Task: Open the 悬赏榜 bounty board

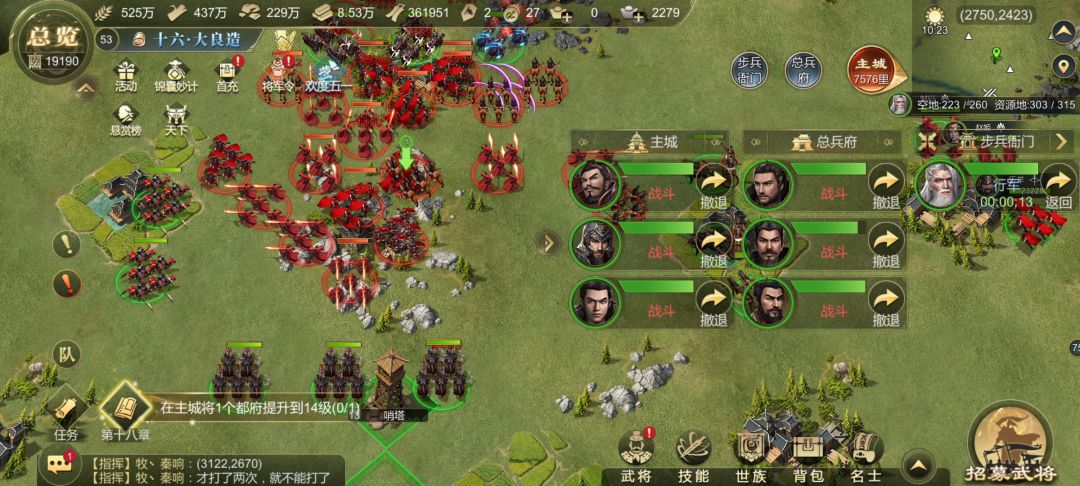Action: 125,115
